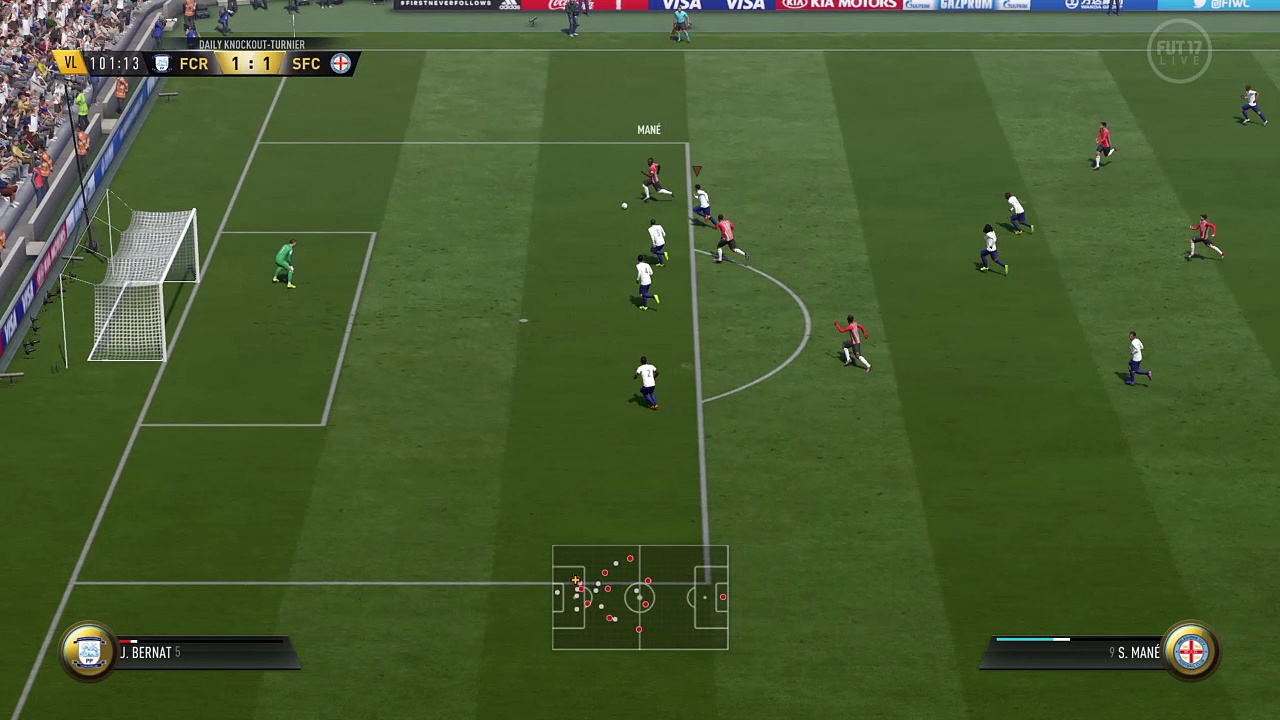Click the FCR team crest in scoreboard
1280x720 pixels.
click(162, 64)
